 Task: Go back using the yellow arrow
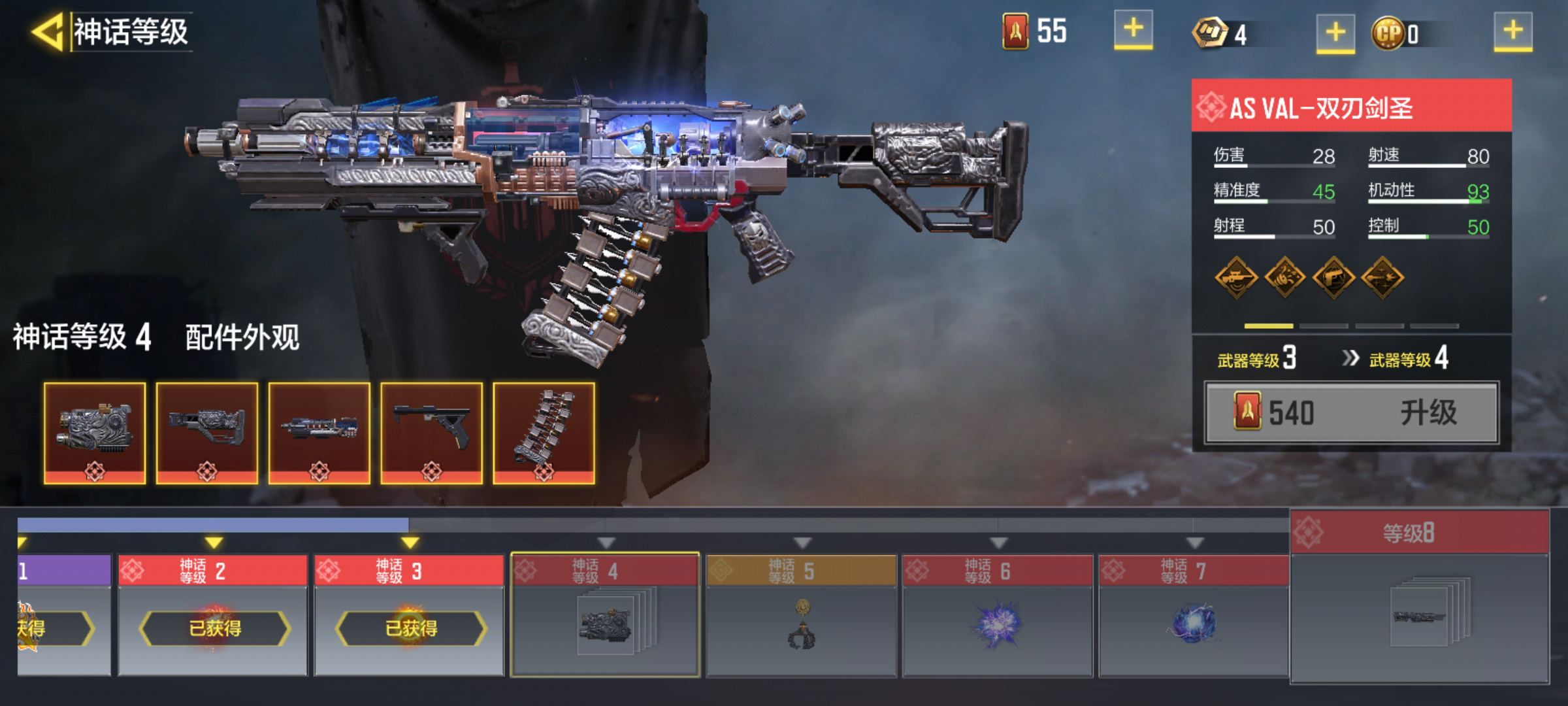pyautogui.click(x=47, y=31)
